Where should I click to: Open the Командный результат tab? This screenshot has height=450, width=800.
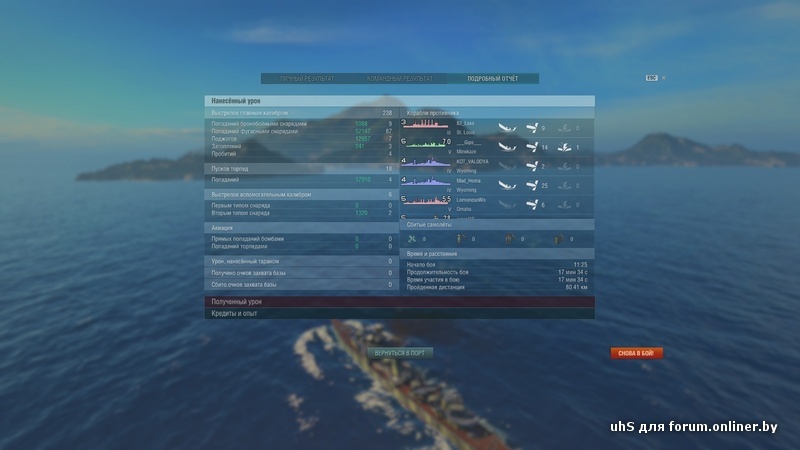(400, 78)
